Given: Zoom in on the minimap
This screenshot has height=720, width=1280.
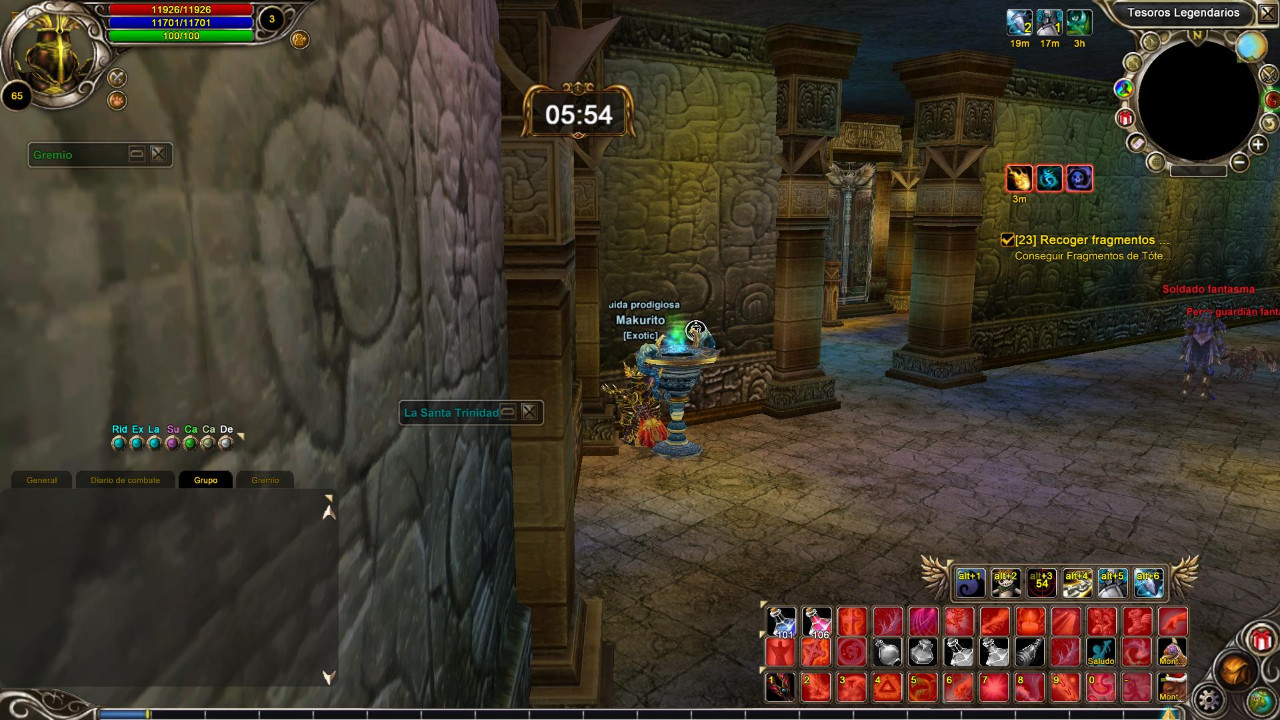Looking at the screenshot, I should 1258,145.
